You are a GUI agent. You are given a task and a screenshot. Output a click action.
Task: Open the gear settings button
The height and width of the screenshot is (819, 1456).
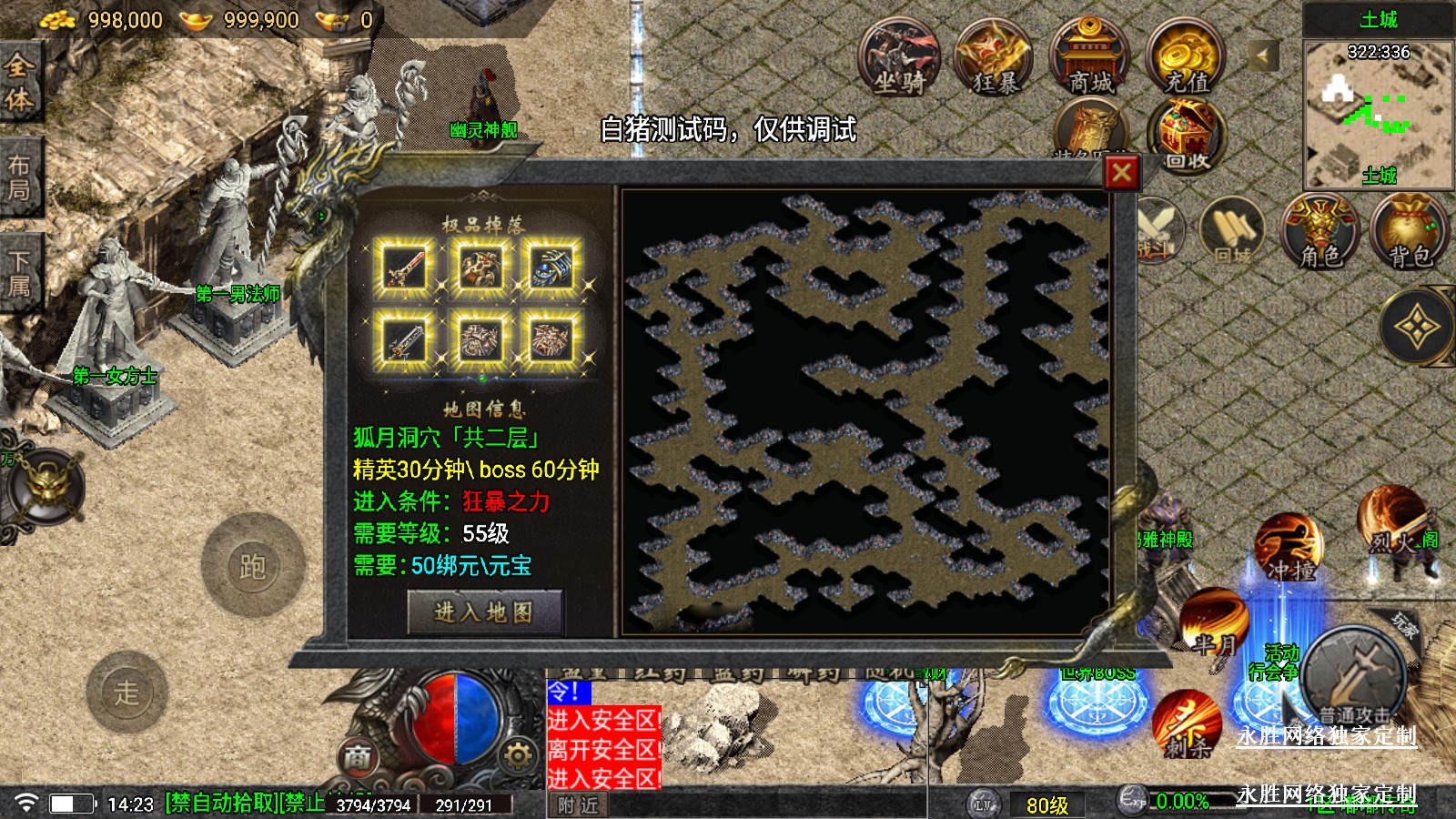518,755
